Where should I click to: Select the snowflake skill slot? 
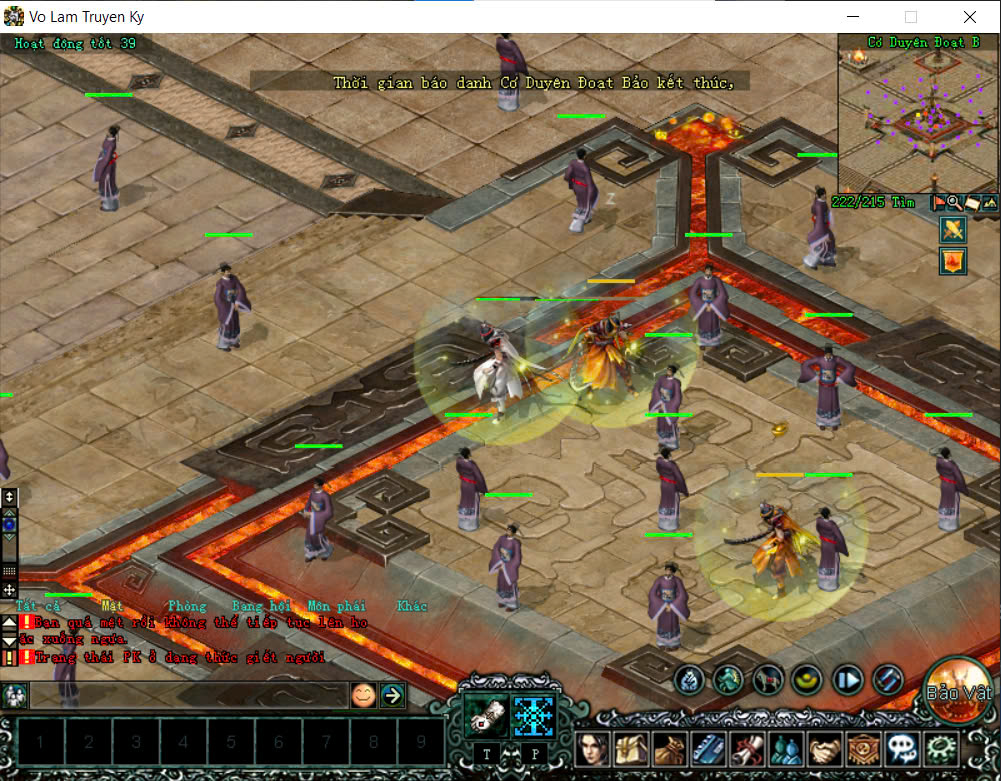pyautogui.click(x=533, y=716)
